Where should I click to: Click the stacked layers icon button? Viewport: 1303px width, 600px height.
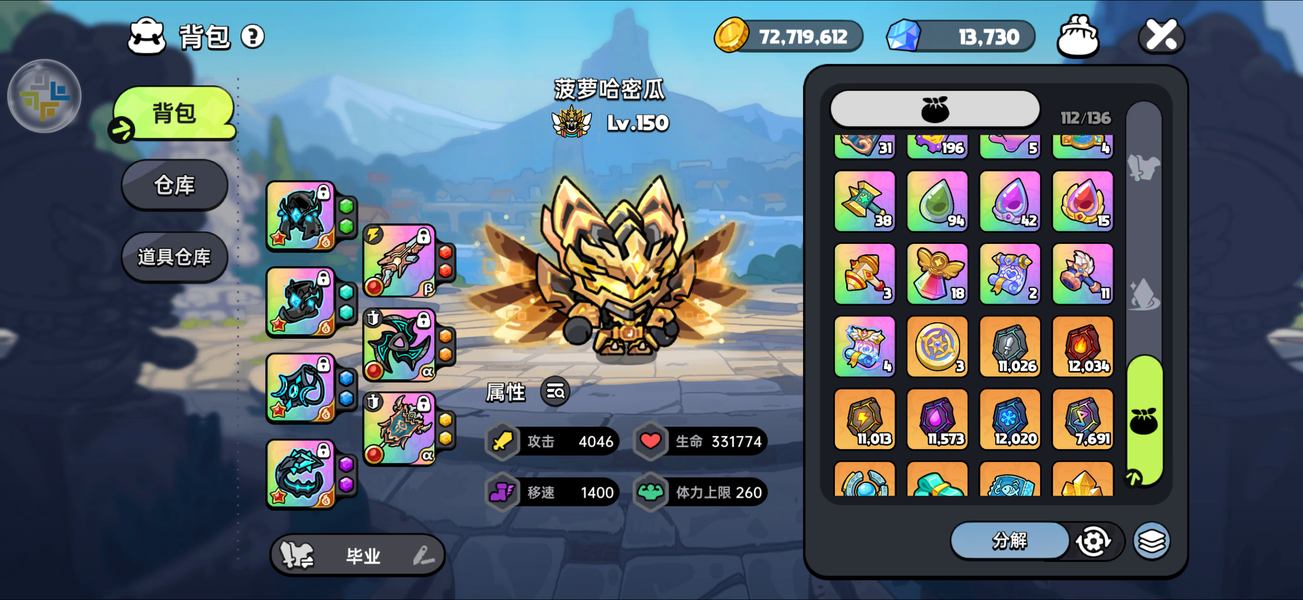pyautogui.click(x=1151, y=541)
